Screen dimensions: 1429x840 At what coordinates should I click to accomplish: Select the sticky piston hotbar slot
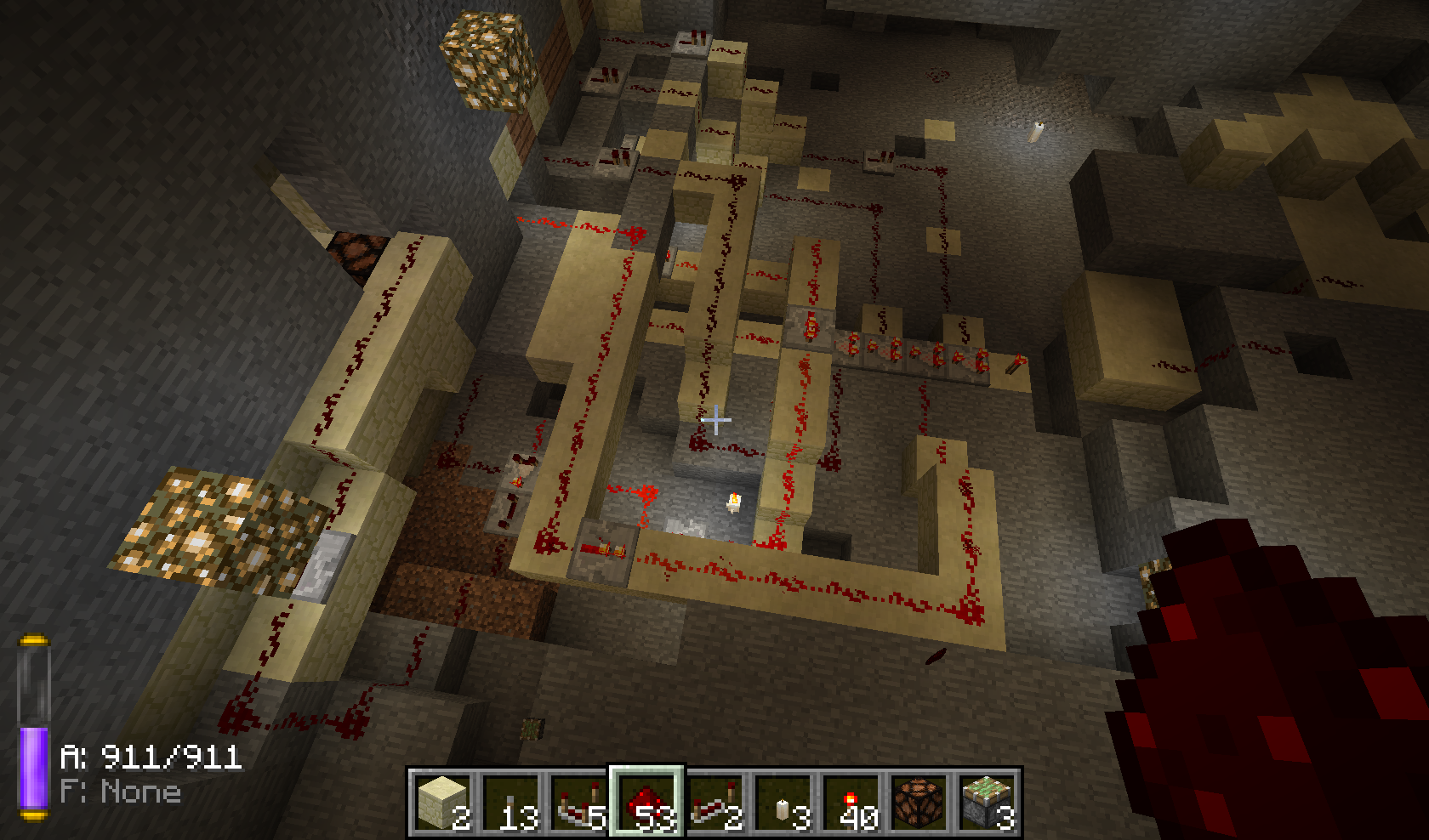[987, 803]
